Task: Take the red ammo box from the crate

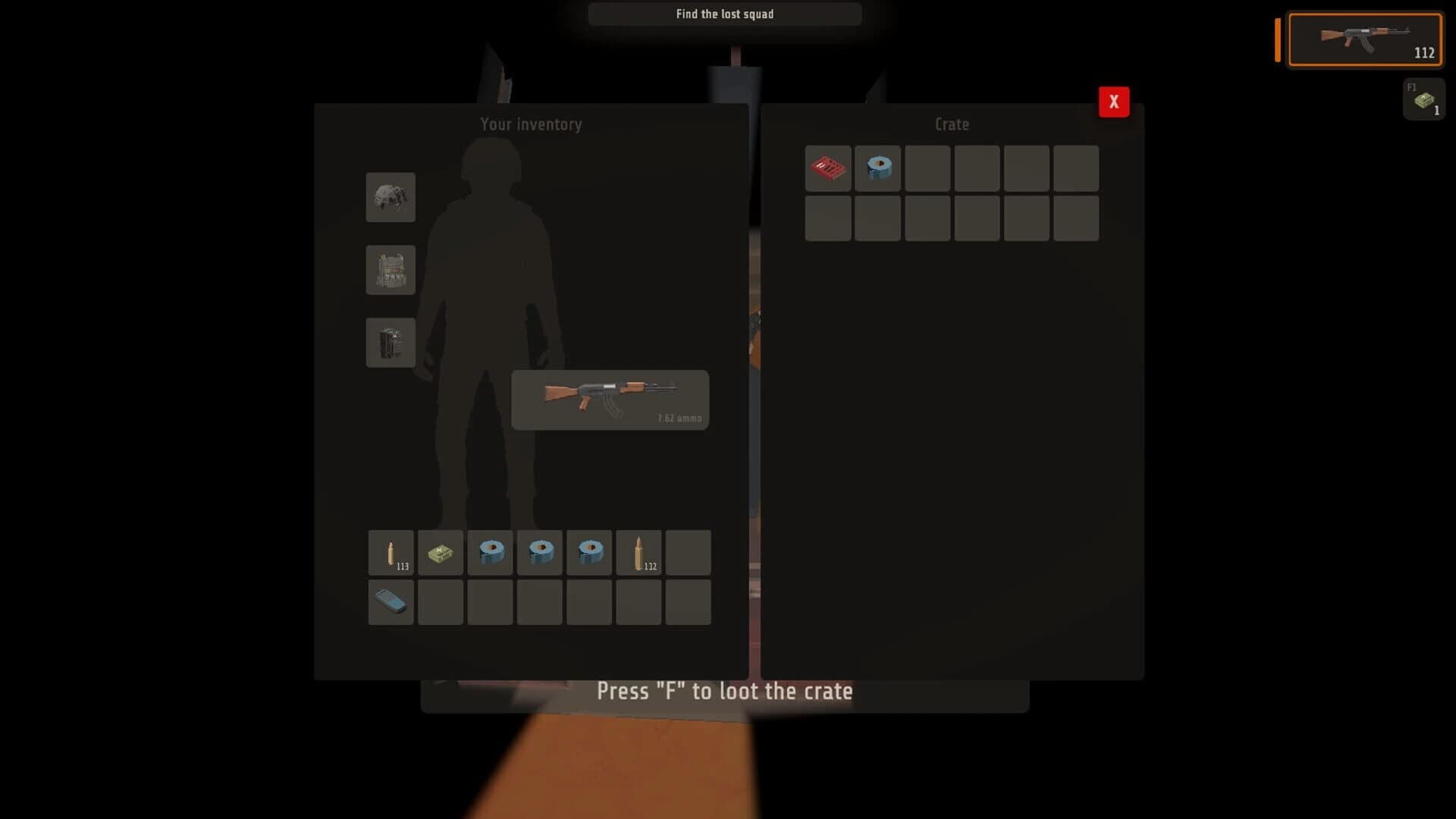Action: 828,168
